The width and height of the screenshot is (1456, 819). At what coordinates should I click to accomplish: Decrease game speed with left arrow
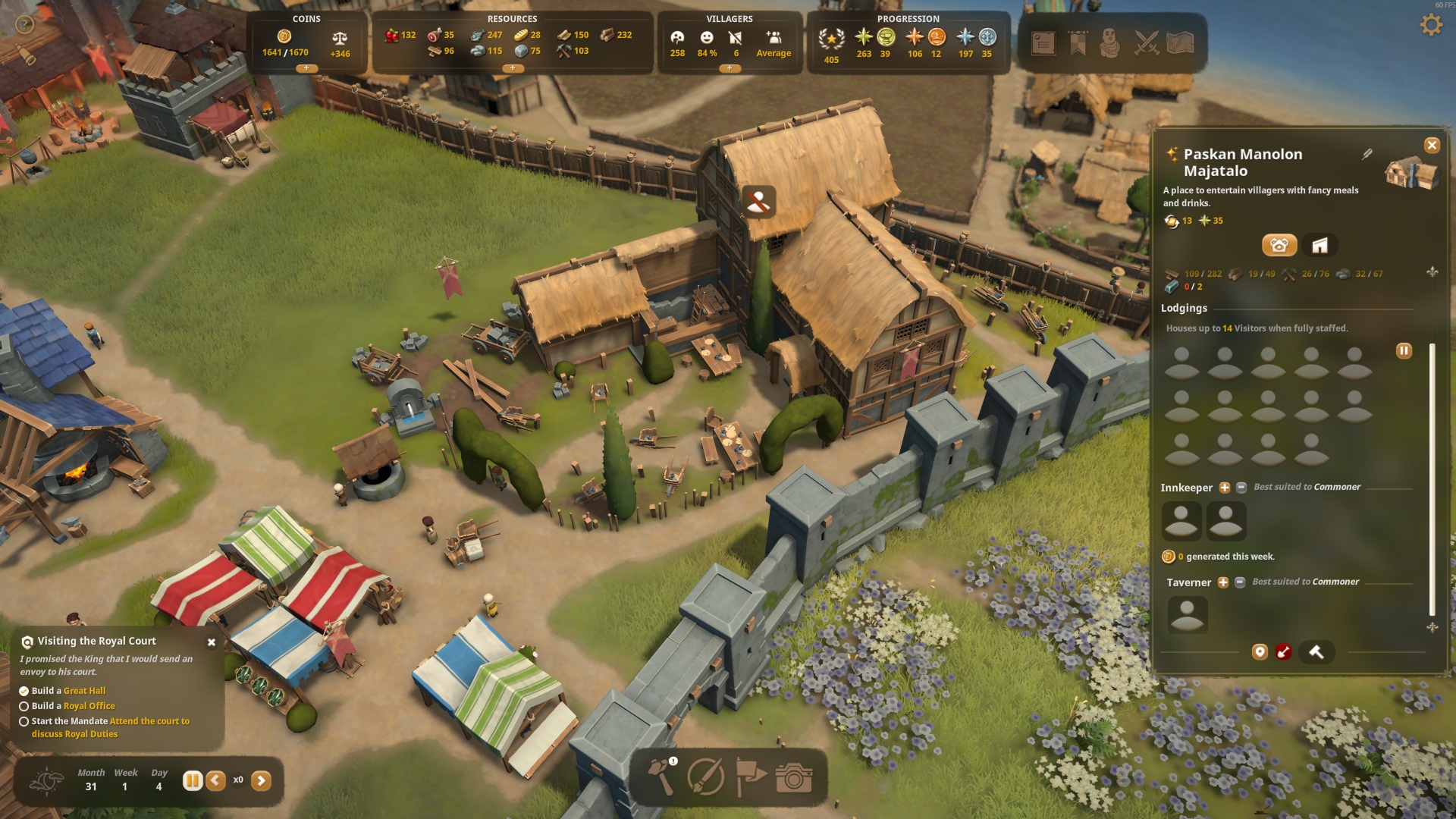click(216, 780)
